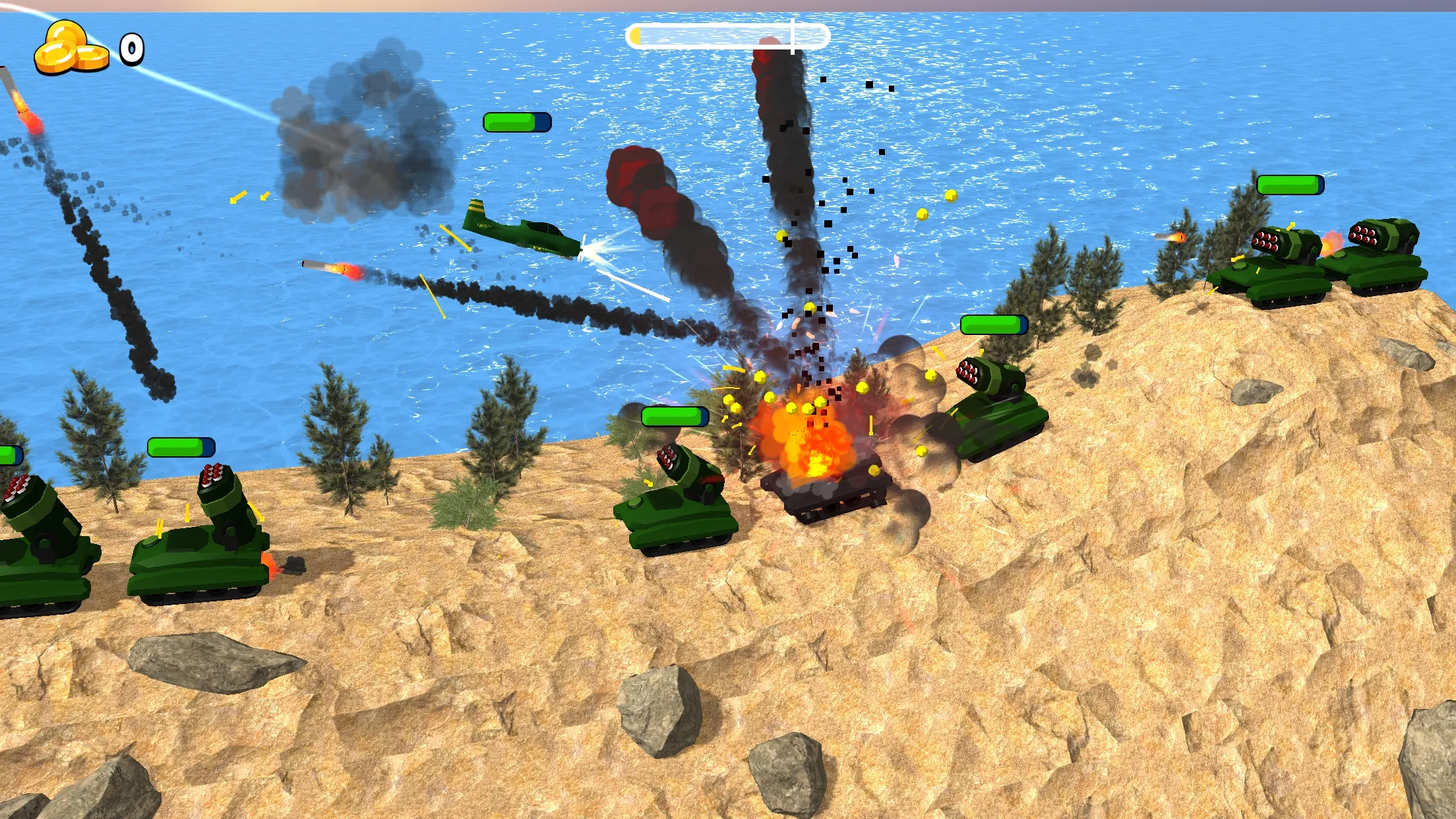Screen dimensions: 1456x819
Task: Click the coin counter showing 0
Action: point(131,47)
